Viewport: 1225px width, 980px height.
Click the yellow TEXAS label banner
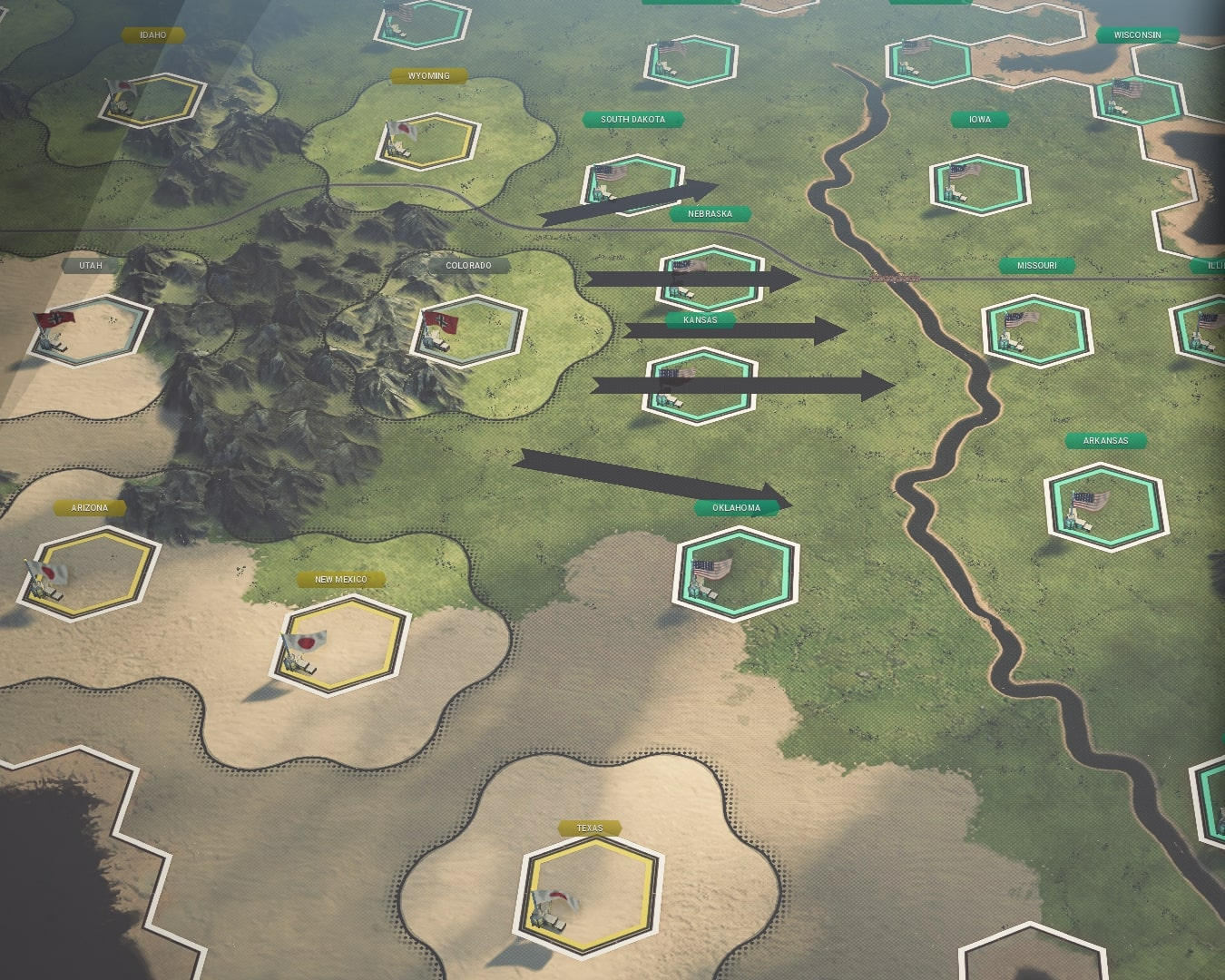pyautogui.click(x=591, y=828)
